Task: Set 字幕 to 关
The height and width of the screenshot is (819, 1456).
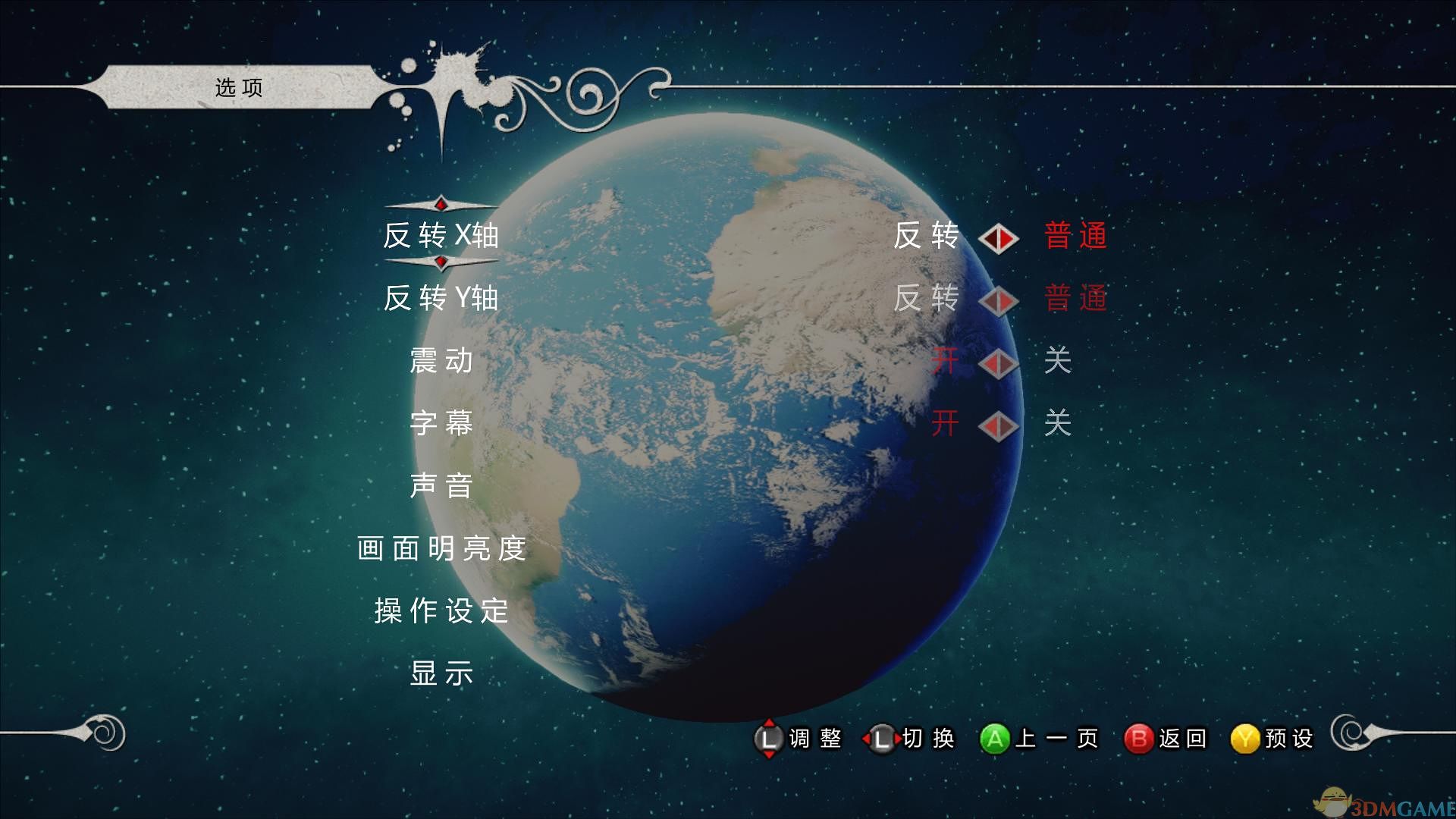Action: click(1058, 425)
